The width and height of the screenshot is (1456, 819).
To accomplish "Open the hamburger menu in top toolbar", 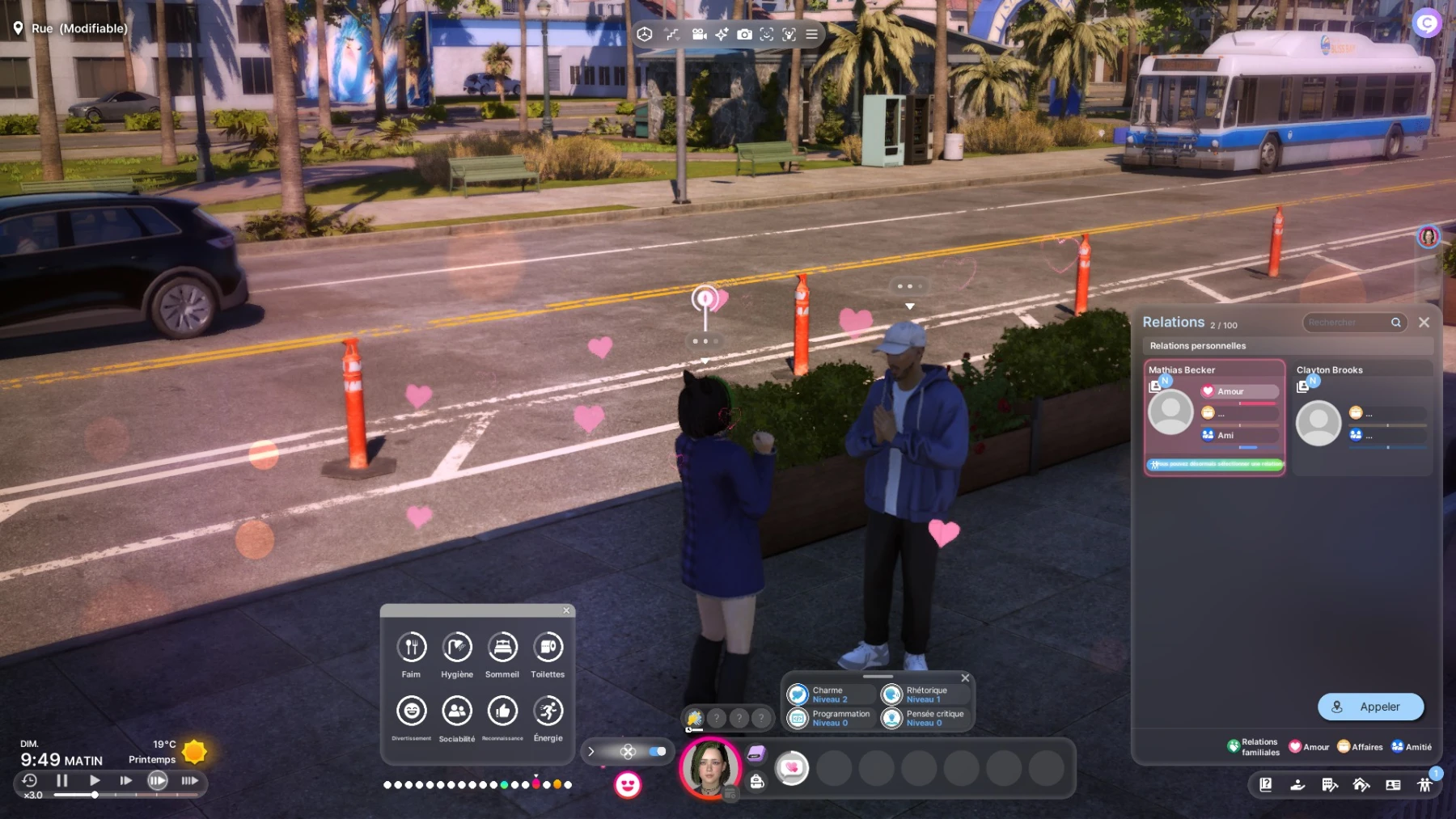I will (811, 34).
